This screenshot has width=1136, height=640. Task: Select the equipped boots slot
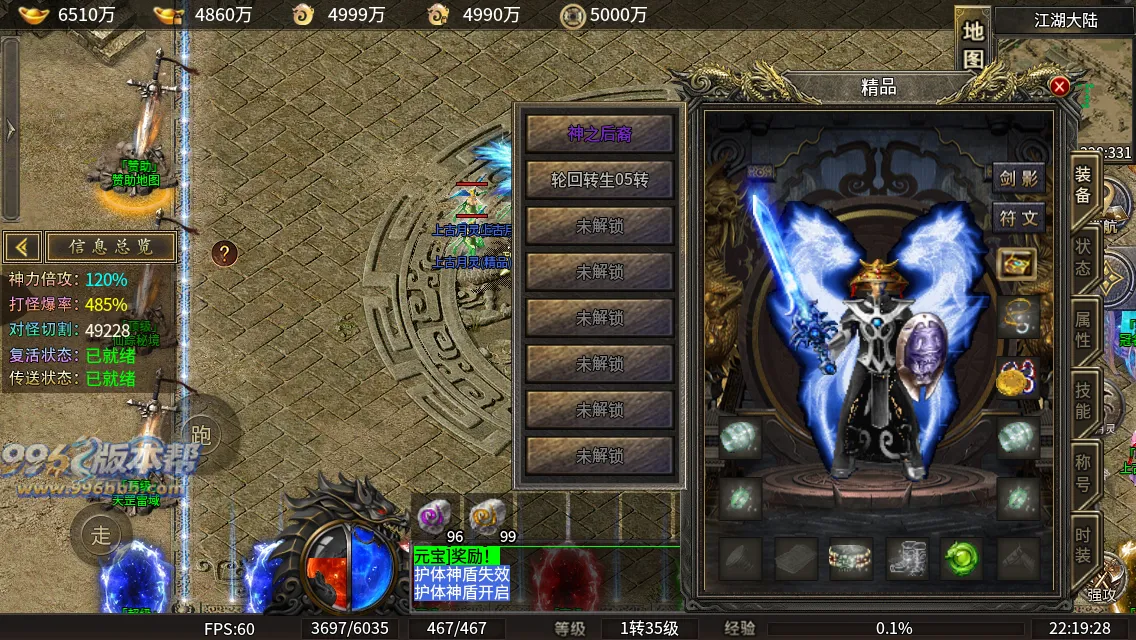pyautogui.click(x=907, y=558)
